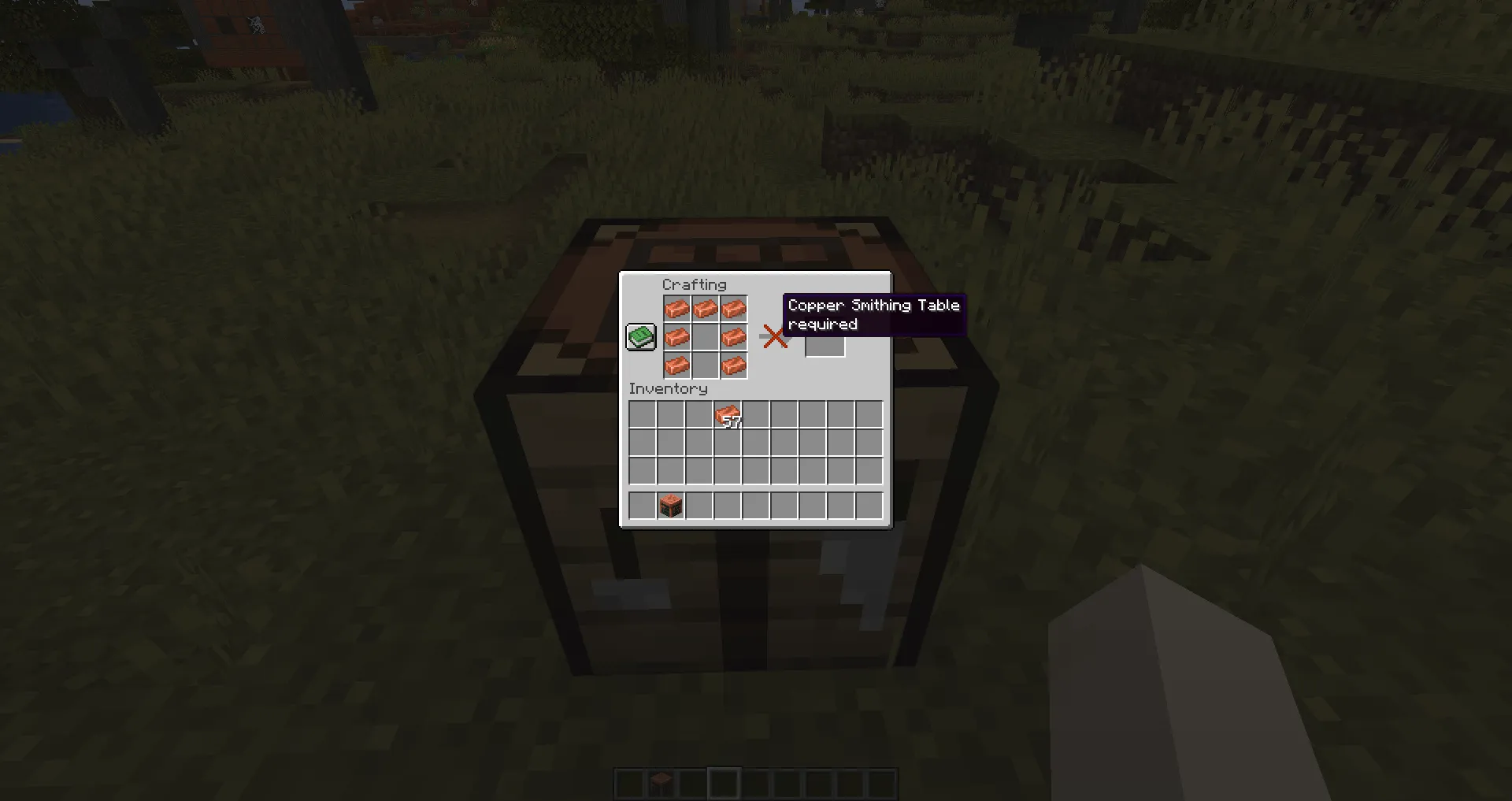Click the Inventory section label
Viewport: 1512px width, 801px height.
(x=668, y=388)
